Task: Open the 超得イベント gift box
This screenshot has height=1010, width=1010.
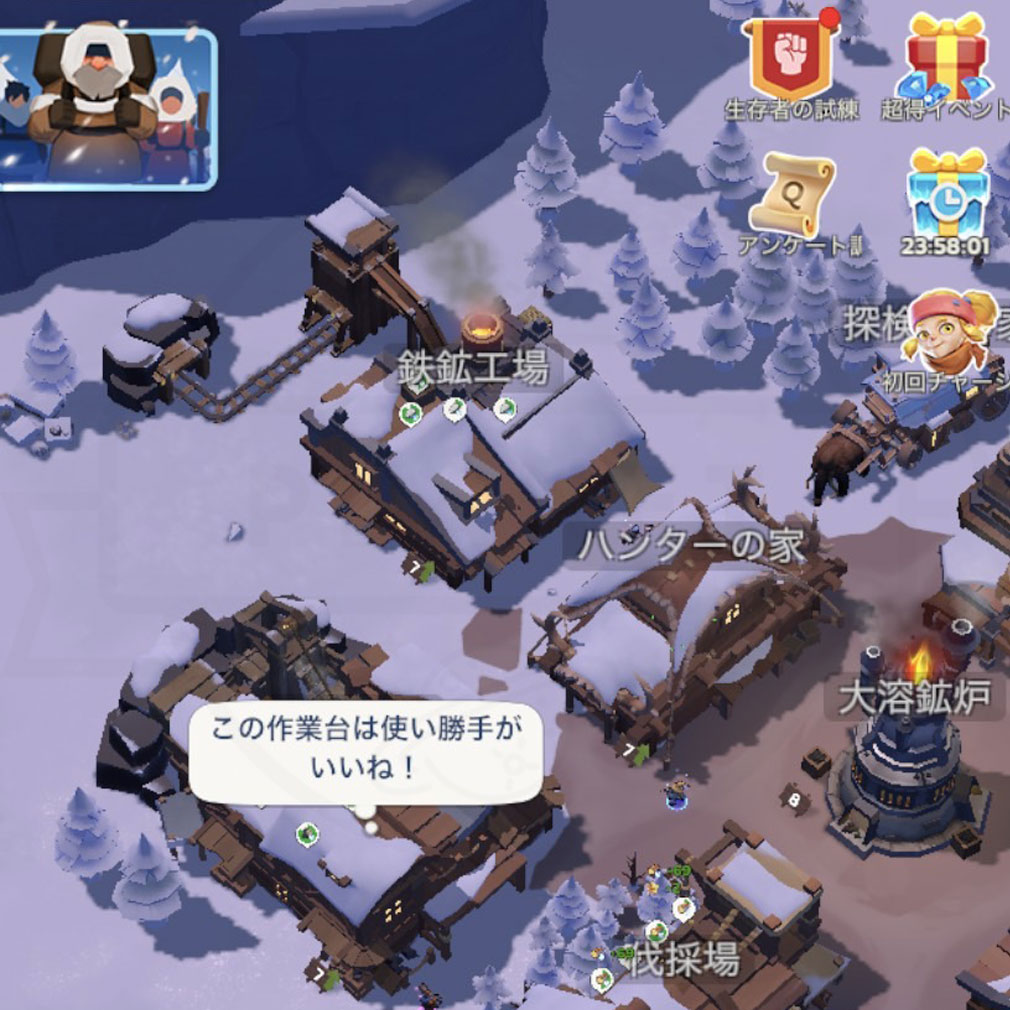Action: [x=945, y=57]
